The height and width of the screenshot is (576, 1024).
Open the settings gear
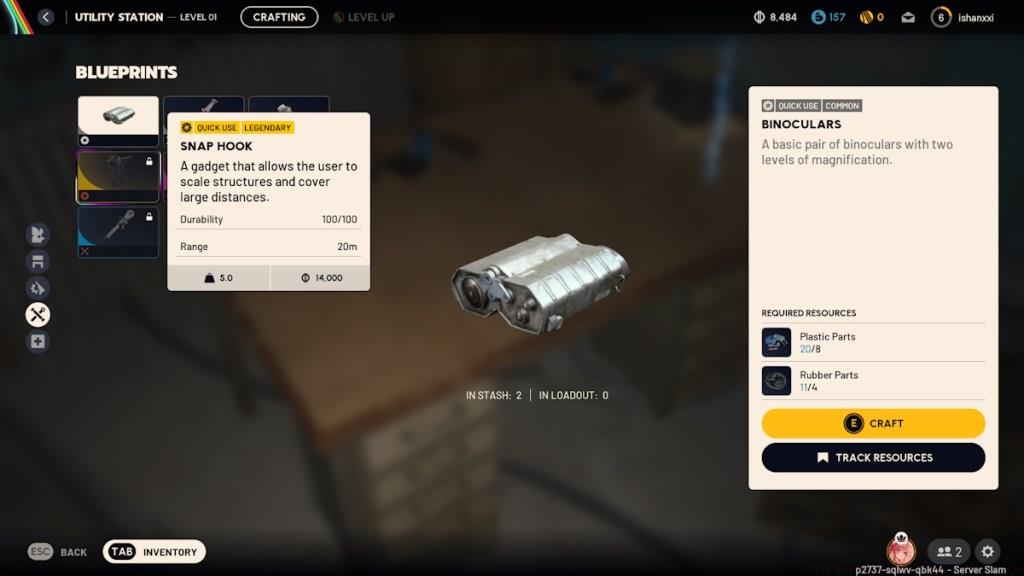click(988, 551)
